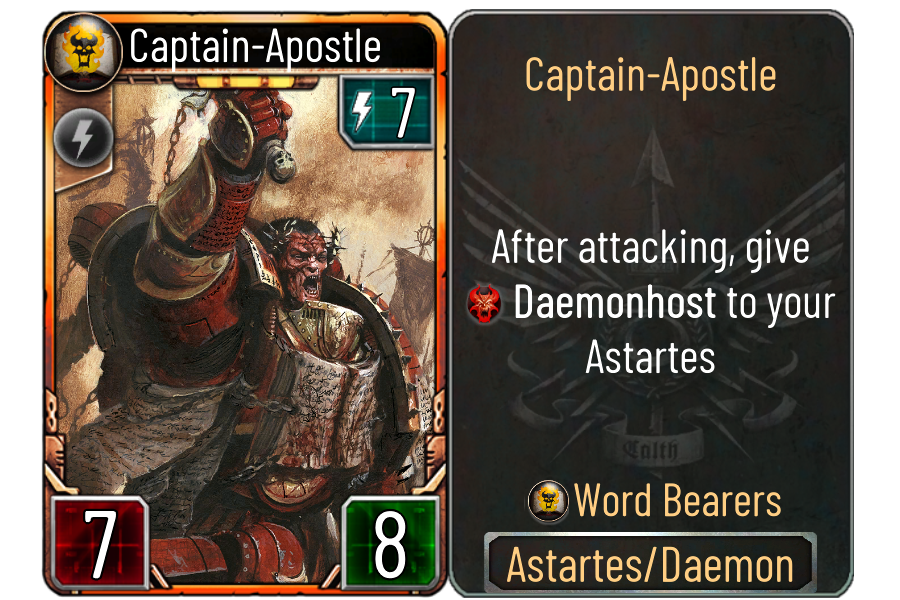Click the Astartes/Daemon type tag
Viewport: 900px width, 600px height.
pyautogui.click(x=650, y=565)
